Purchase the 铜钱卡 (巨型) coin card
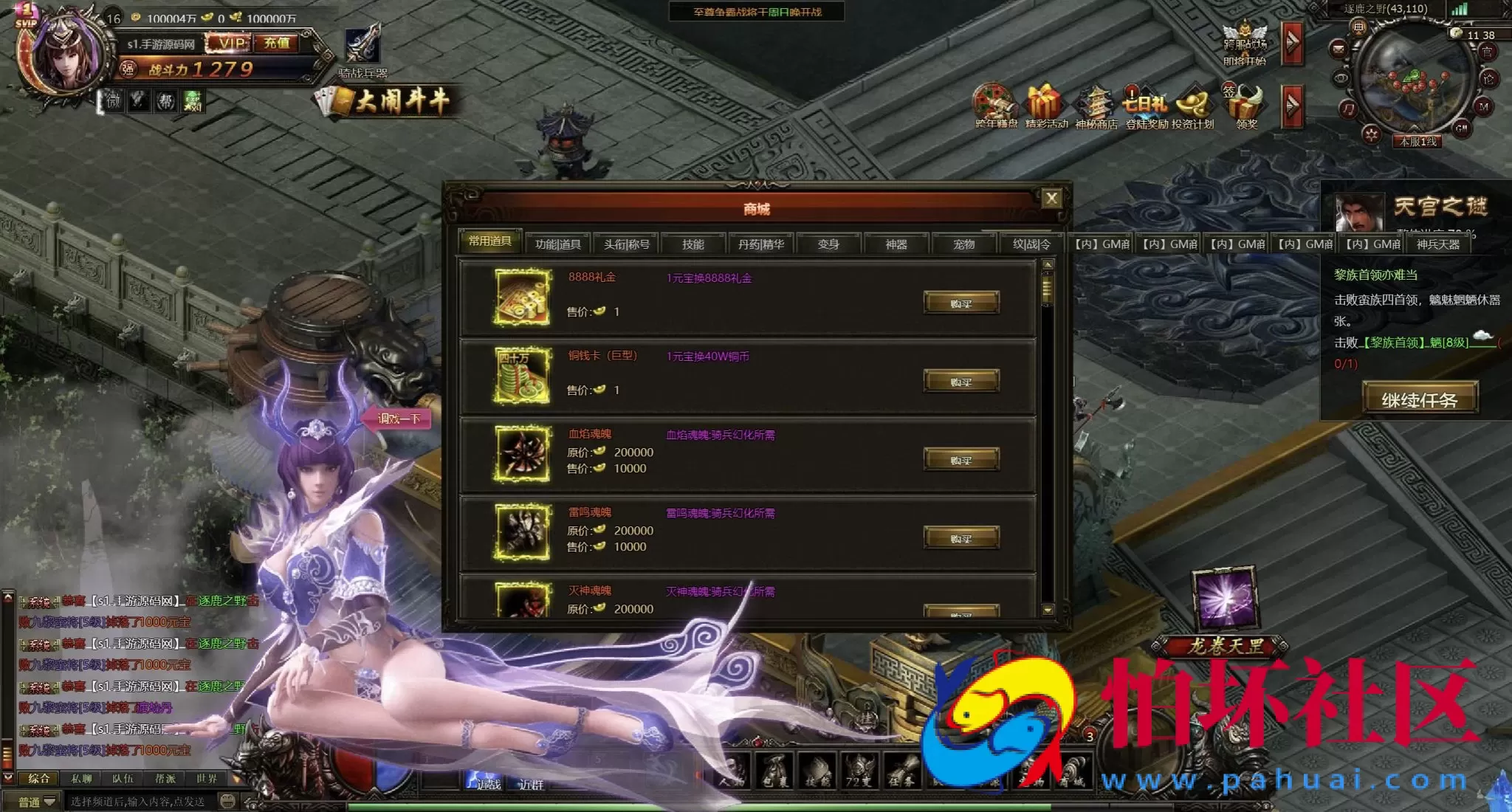 coord(961,382)
